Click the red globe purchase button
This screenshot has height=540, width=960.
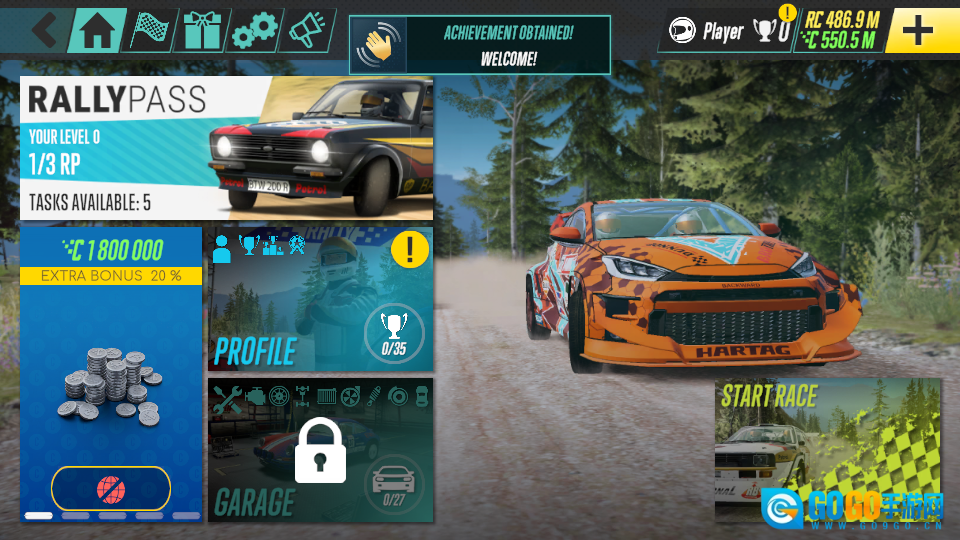pyautogui.click(x=110, y=489)
